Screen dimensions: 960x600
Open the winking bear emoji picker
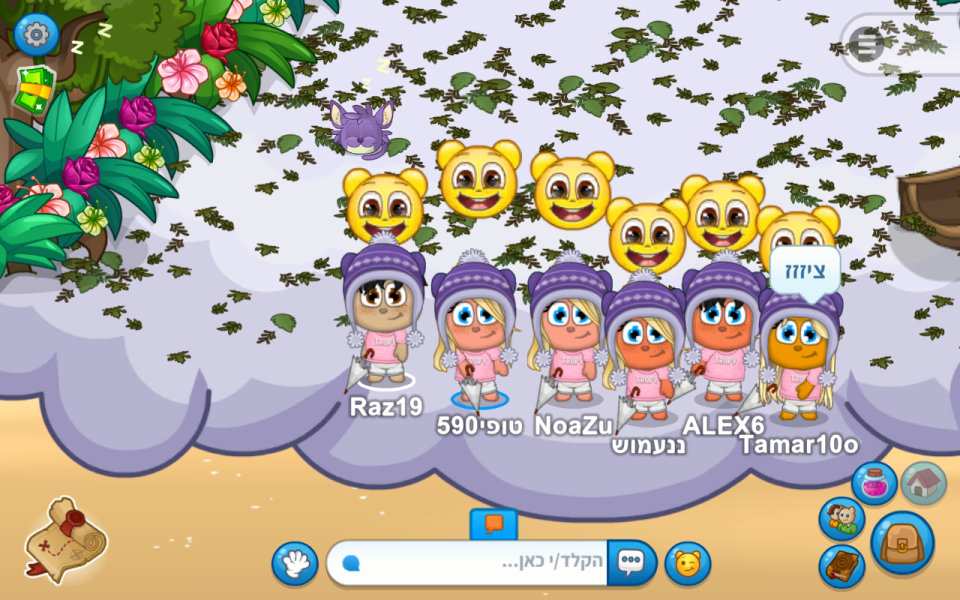click(x=688, y=564)
